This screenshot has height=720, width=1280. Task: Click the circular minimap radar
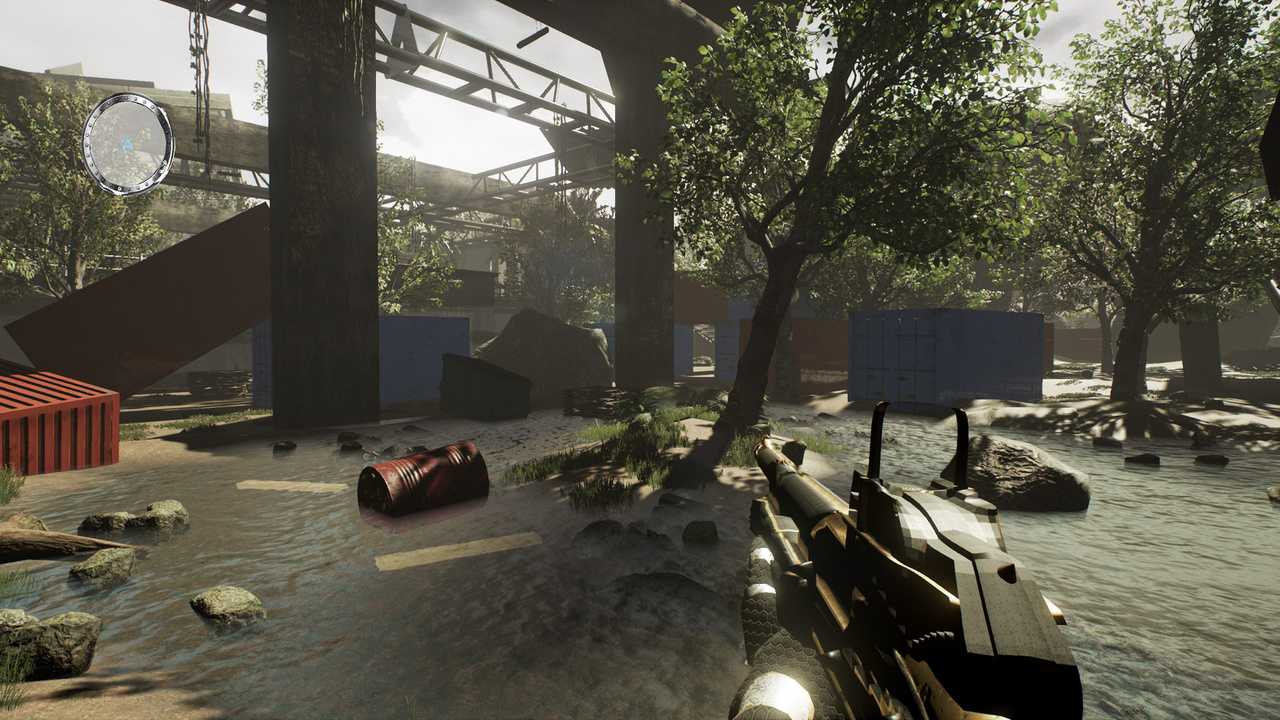pyautogui.click(x=128, y=143)
